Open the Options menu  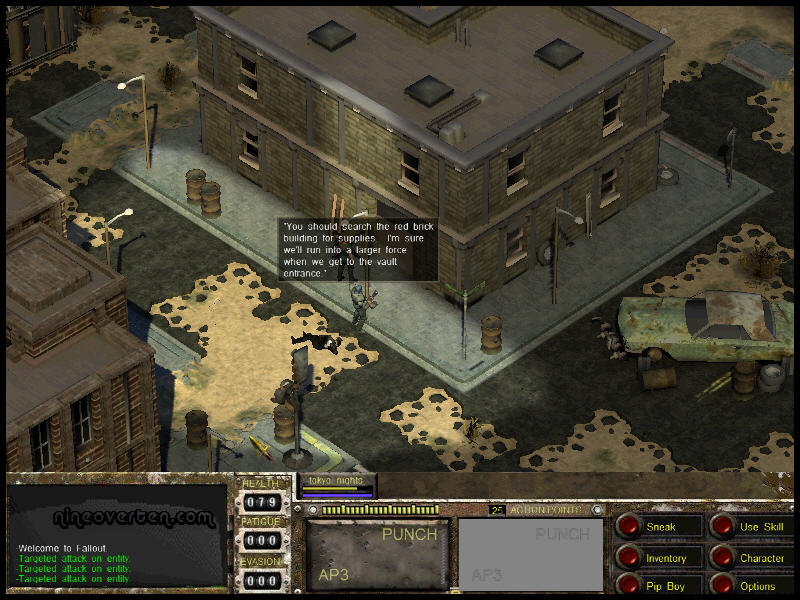tap(723, 585)
